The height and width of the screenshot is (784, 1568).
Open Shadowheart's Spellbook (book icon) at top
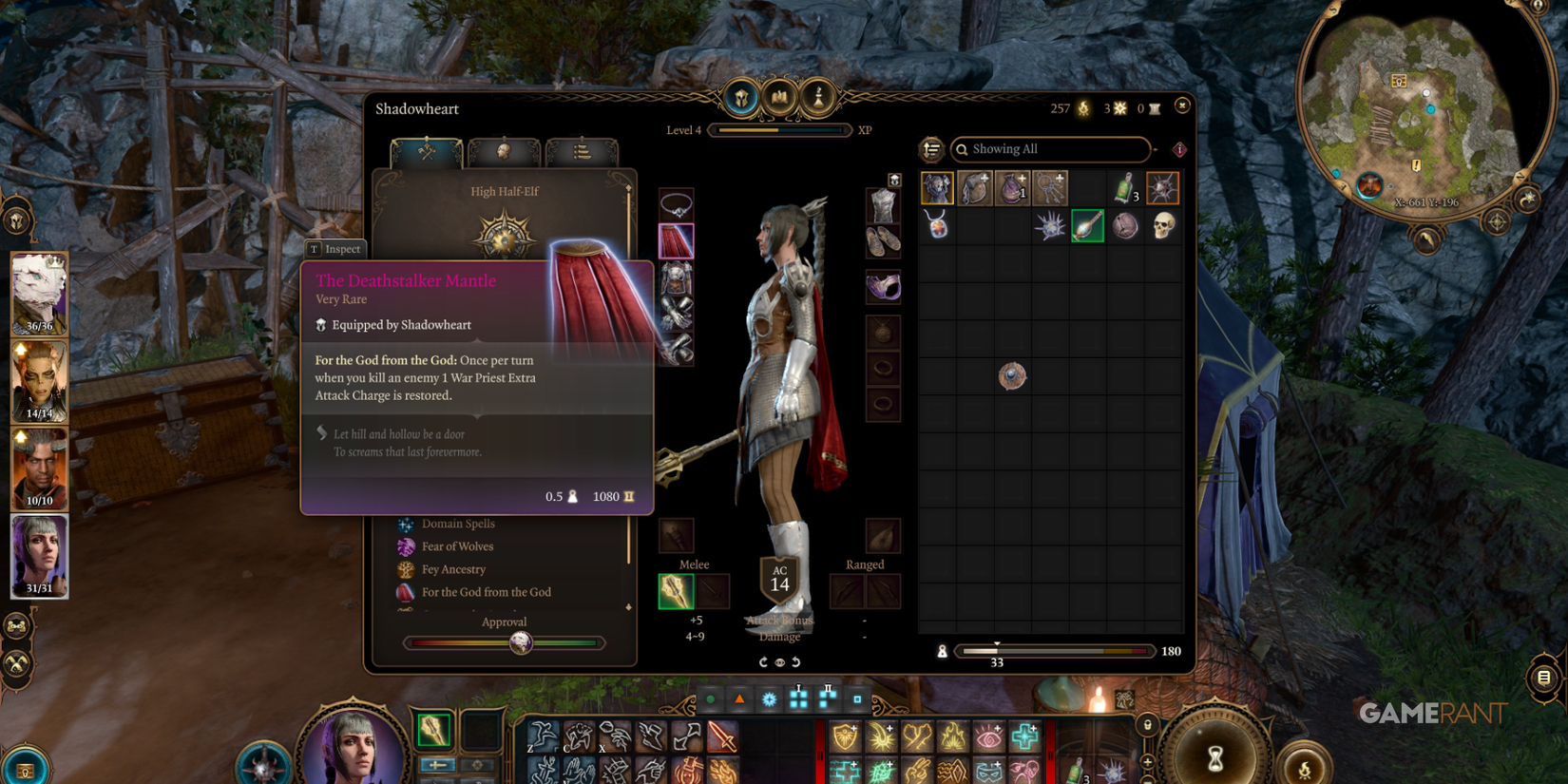coord(779,98)
